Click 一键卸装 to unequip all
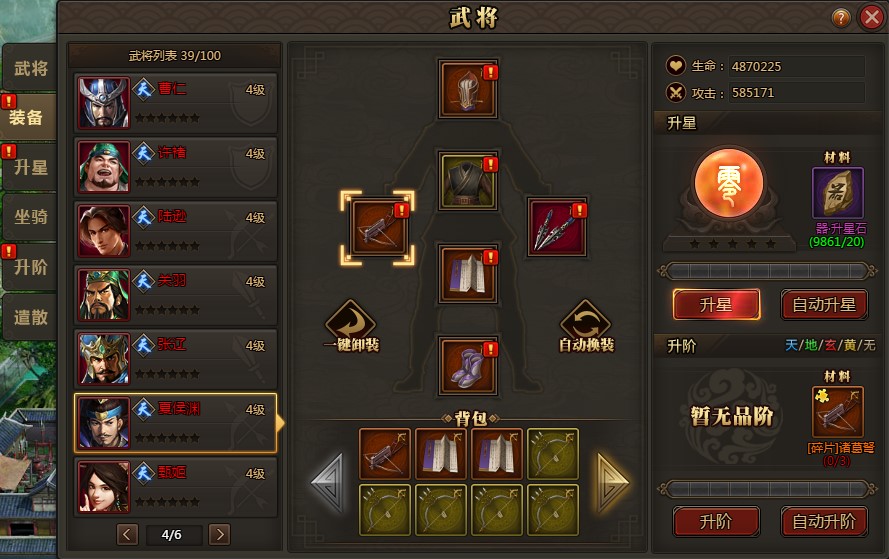The image size is (889, 559). point(350,327)
